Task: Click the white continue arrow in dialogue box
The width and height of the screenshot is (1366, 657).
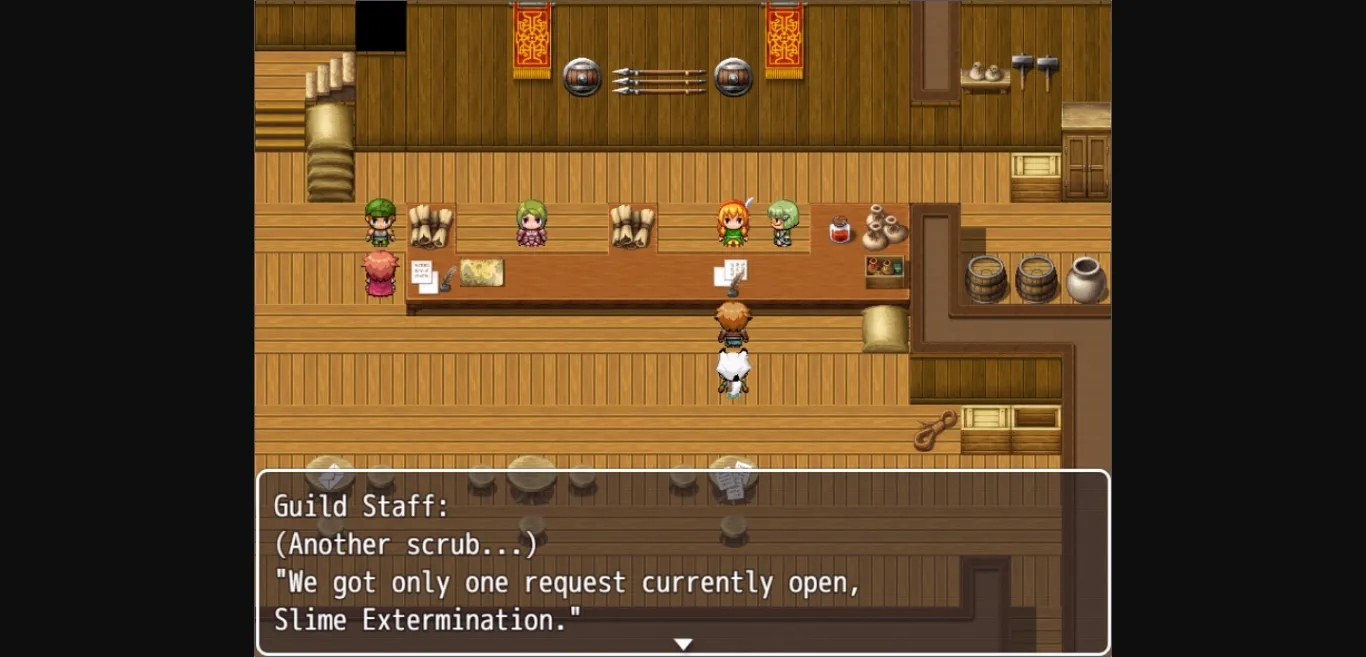Action: [x=683, y=644]
